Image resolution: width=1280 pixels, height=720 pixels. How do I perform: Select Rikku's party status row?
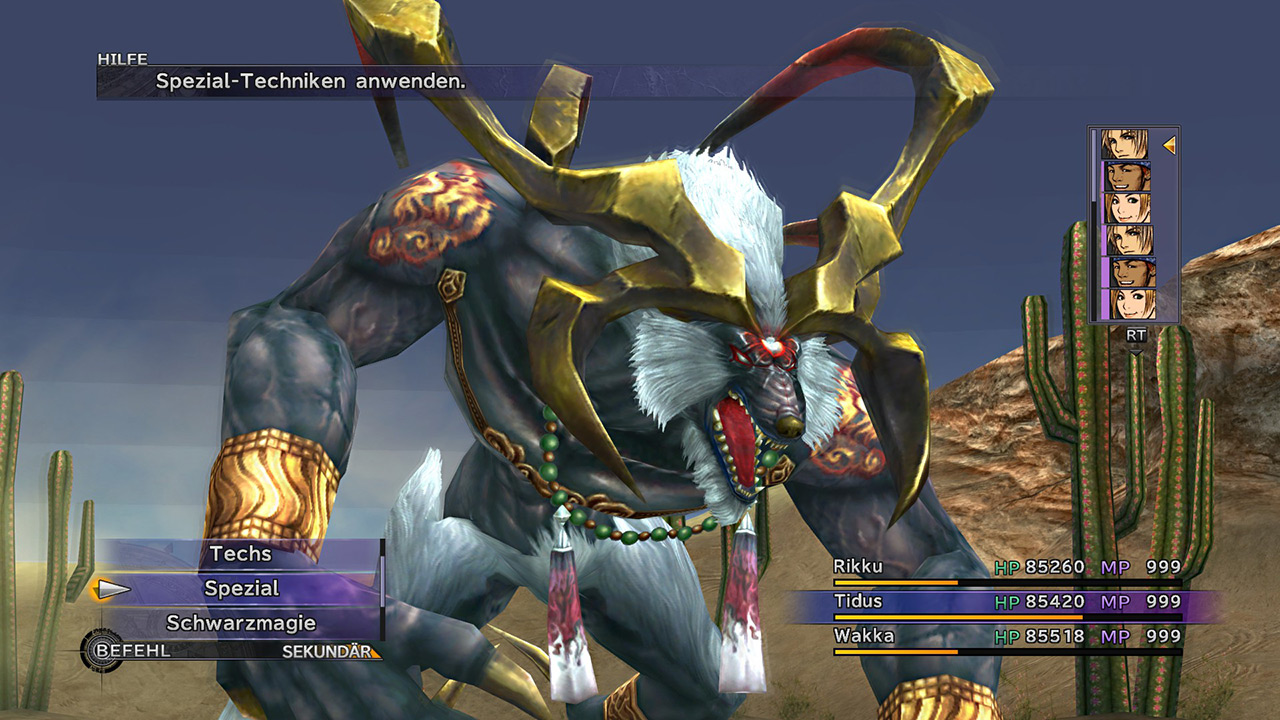point(1006,568)
